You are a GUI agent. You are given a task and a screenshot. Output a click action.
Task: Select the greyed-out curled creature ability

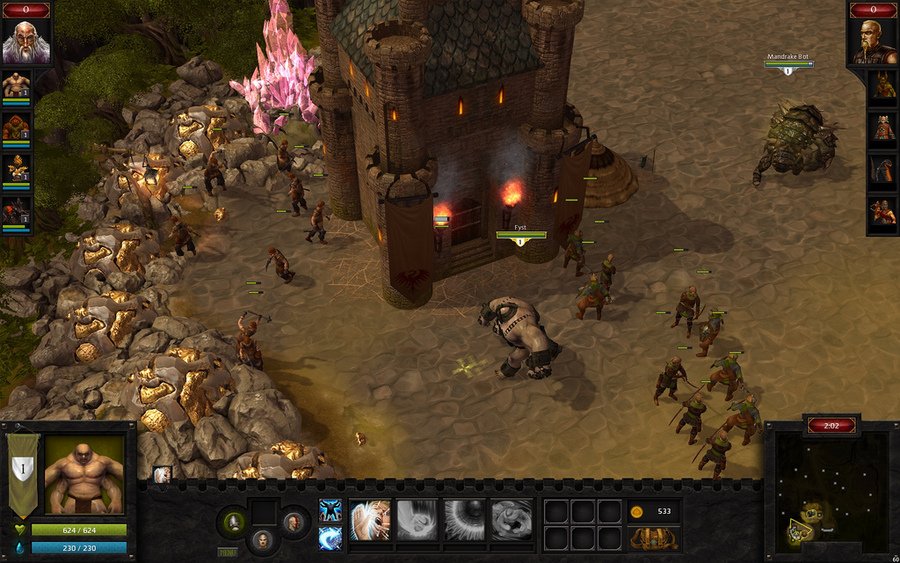tap(511, 520)
